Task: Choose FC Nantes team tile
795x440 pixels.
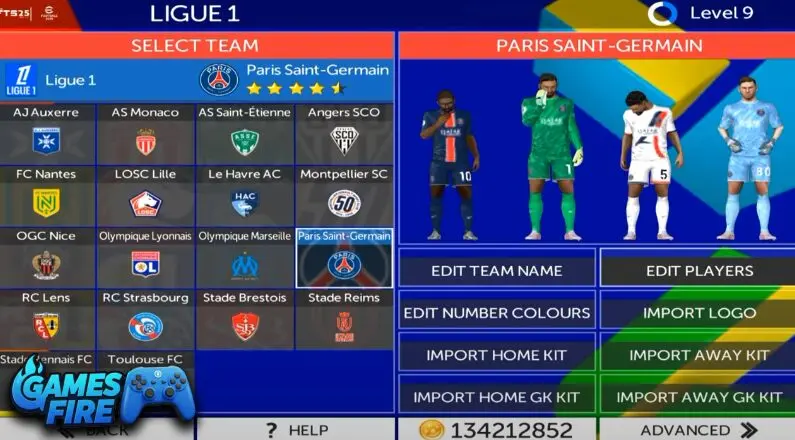Action: (48, 196)
